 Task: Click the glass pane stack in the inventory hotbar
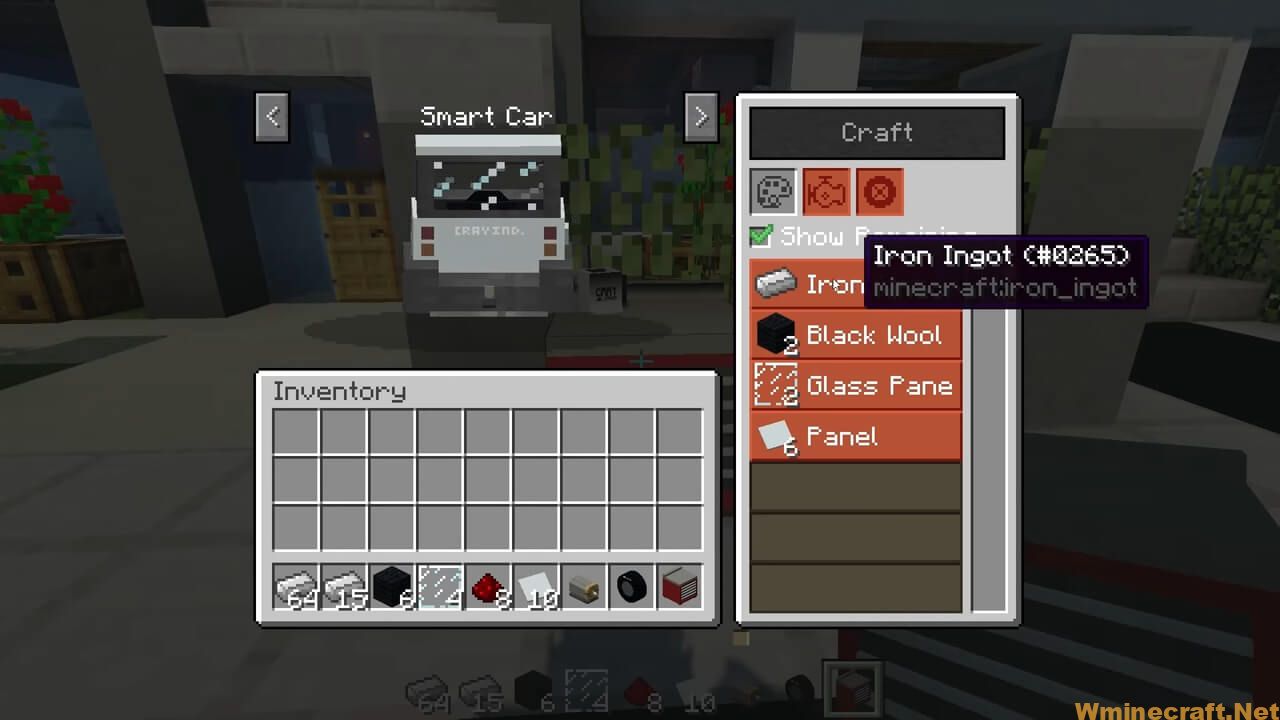tap(439, 586)
